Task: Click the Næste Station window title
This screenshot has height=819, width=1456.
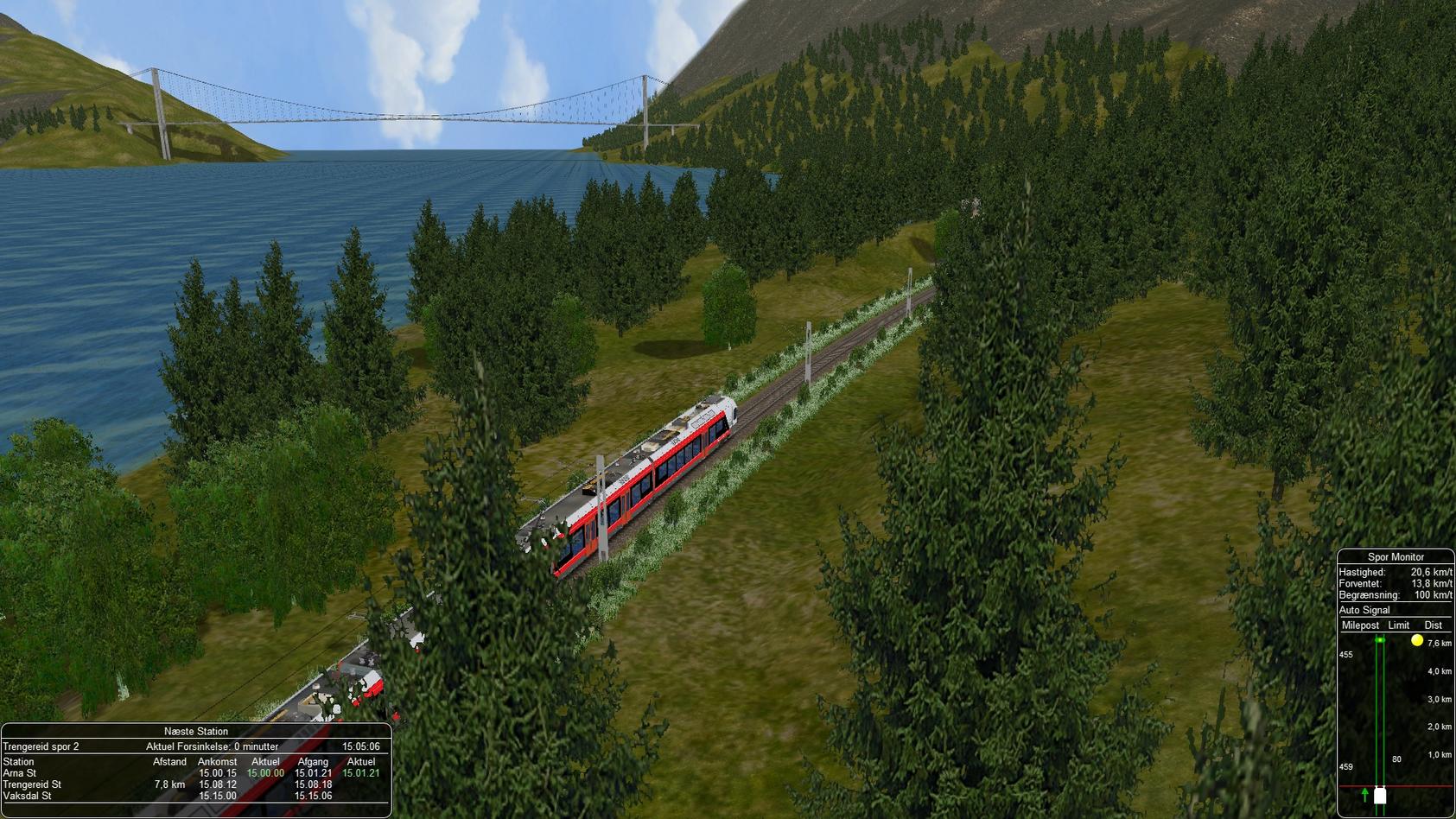Action: 196,732
